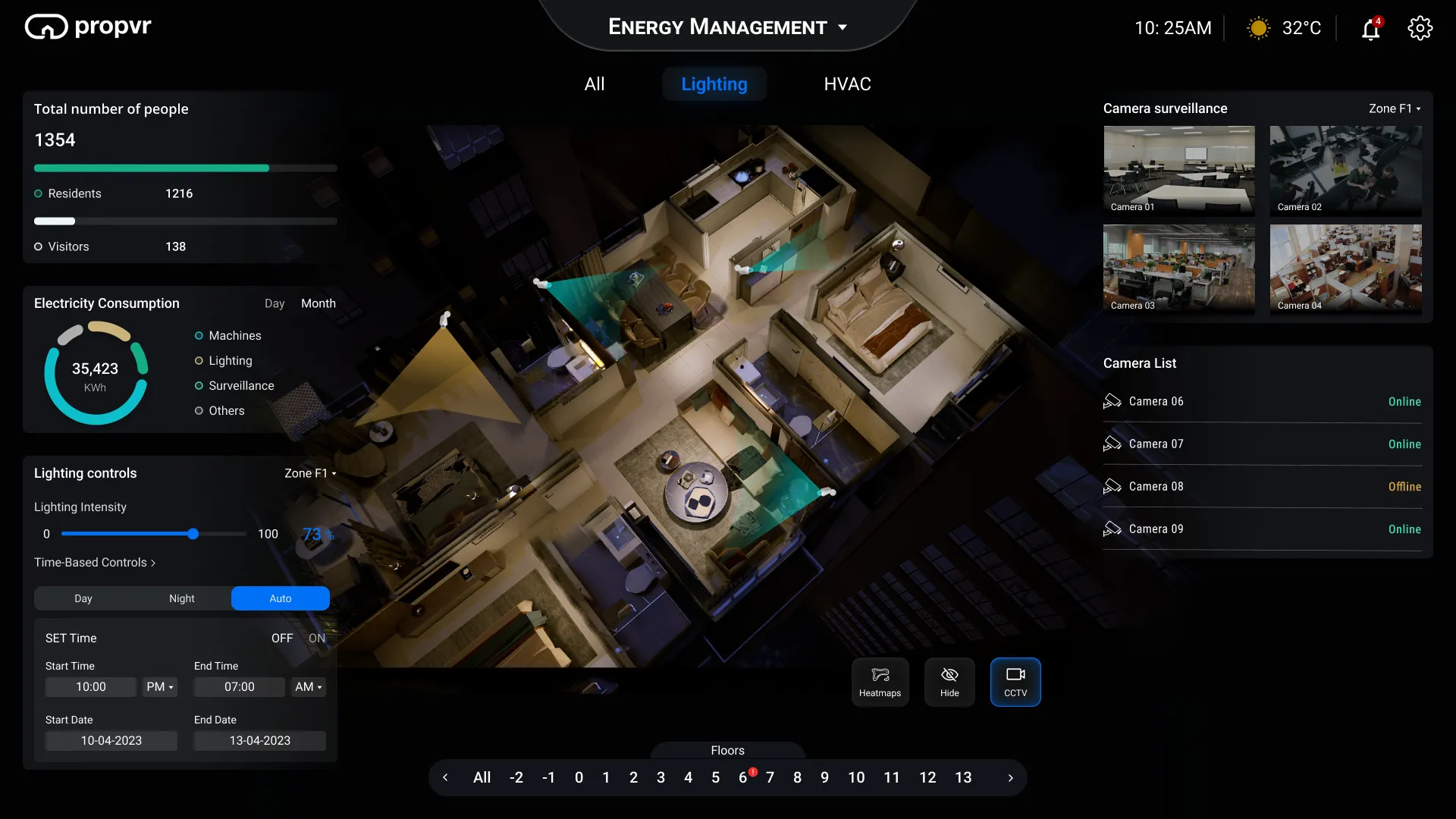This screenshot has height=819, width=1456.
Task: Click the weather sun icon
Action: coord(1257,27)
